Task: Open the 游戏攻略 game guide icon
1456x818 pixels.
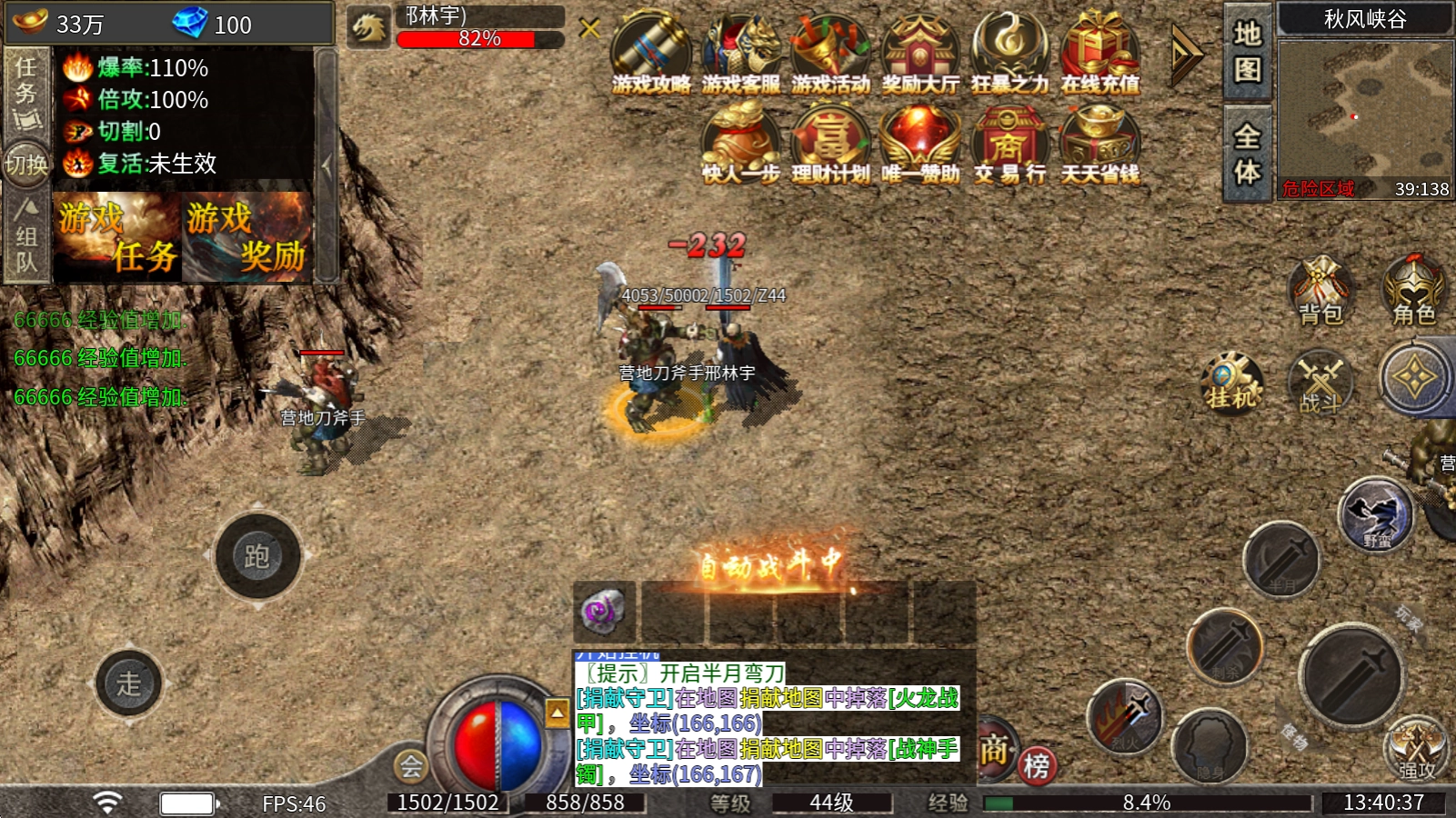Action: coord(650,53)
